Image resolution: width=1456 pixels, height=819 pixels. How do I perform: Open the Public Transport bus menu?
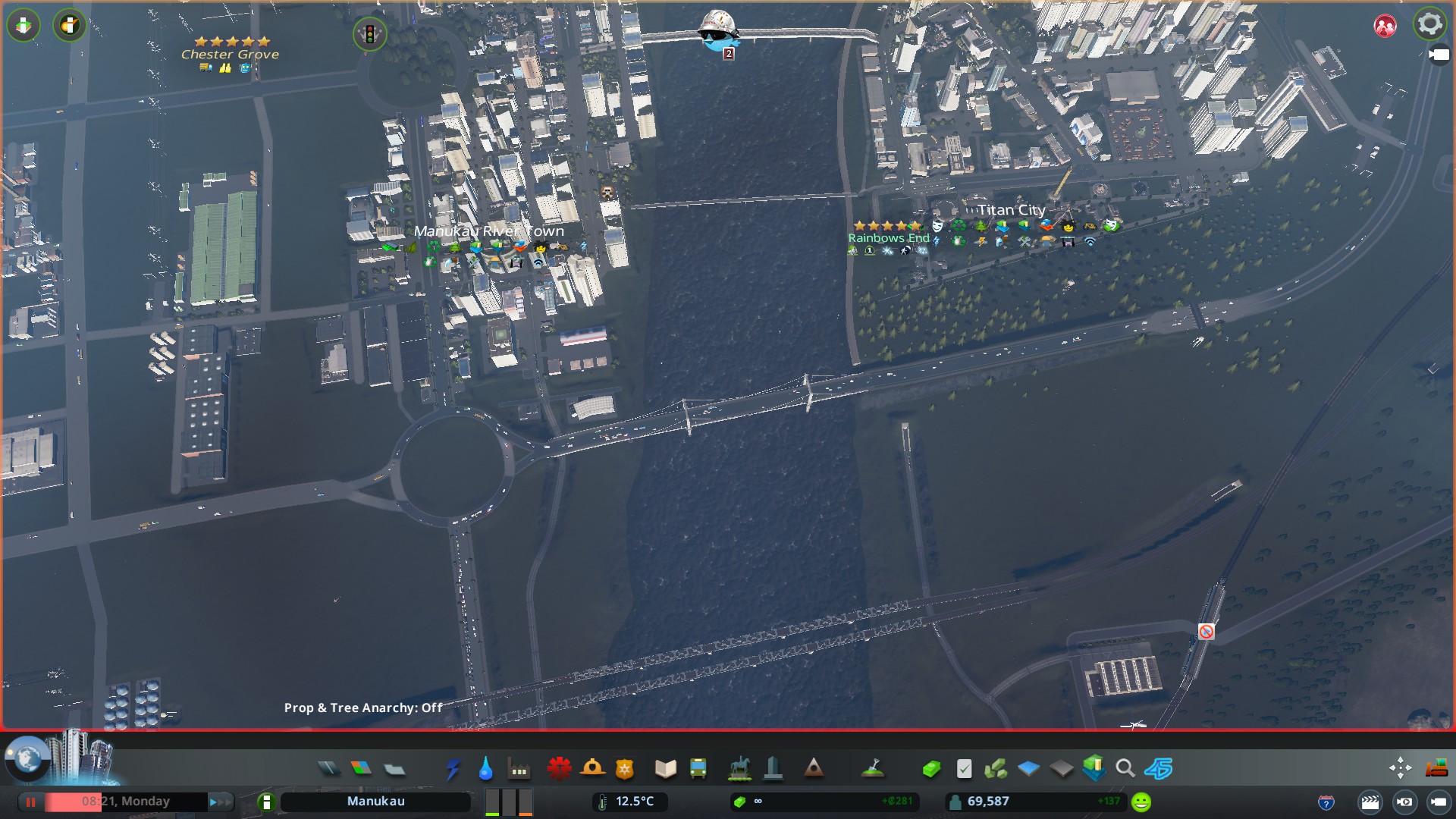pyautogui.click(x=698, y=769)
